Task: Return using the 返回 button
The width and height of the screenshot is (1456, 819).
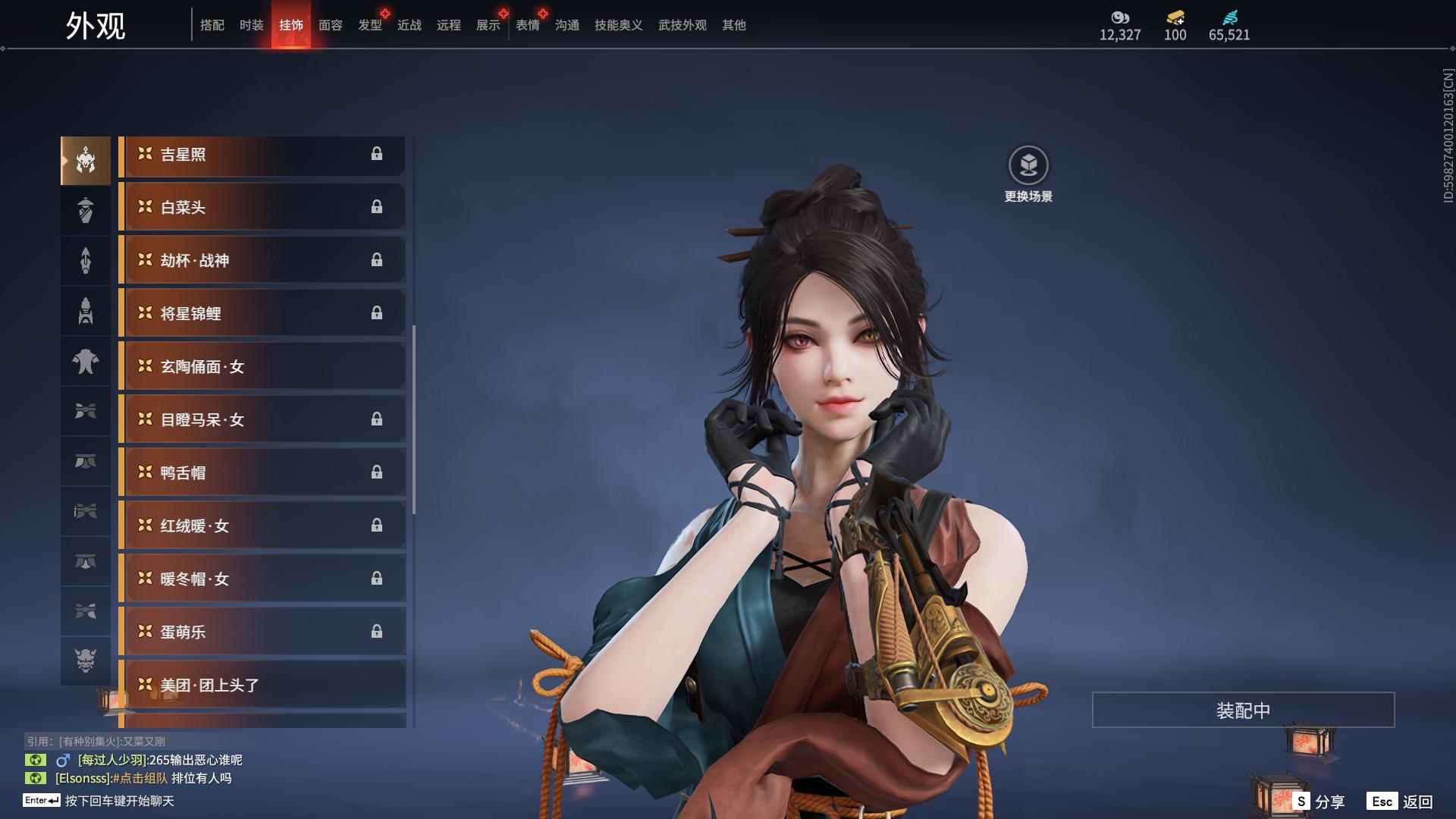Action: [x=1401, y=802]
